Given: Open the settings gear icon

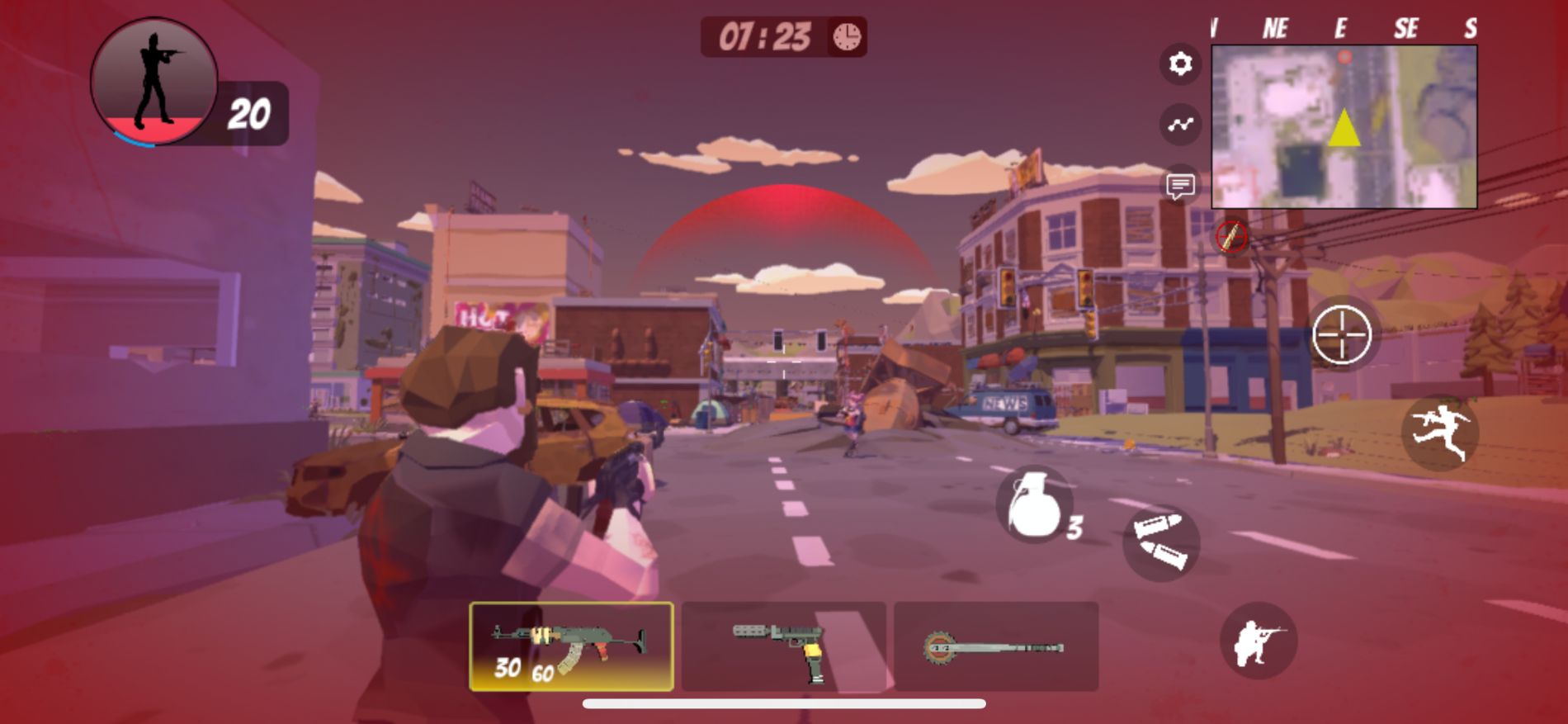Looking at the screenshot, I should (x=1182, y=63).
